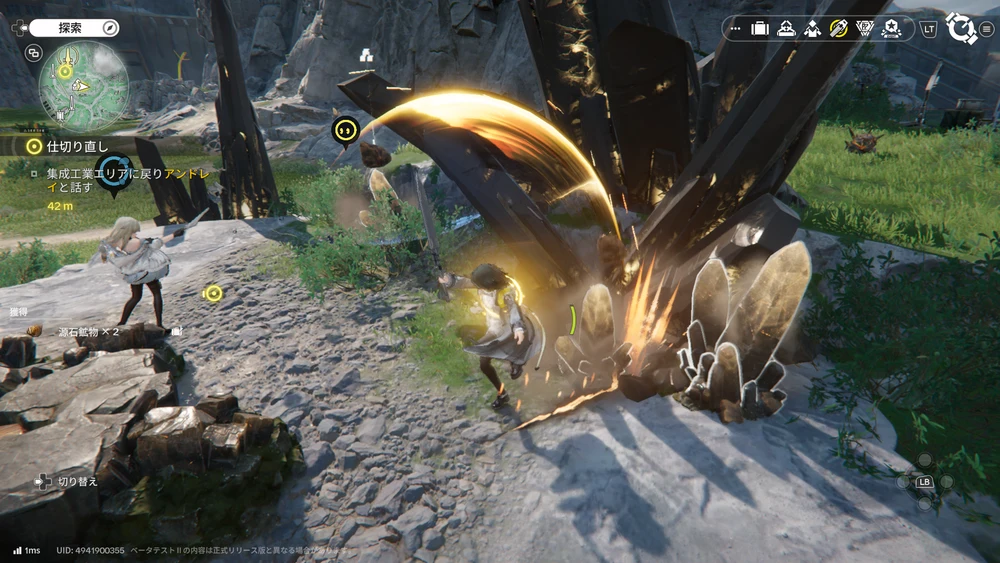
Task: Click the toolbar icon right of the briefcase
Action: click(x=786, y=29)
